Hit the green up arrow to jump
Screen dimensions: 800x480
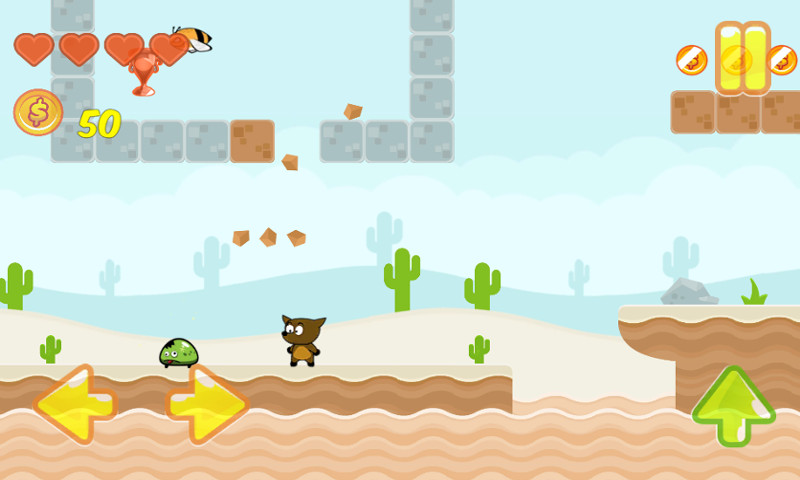point(733,405)
